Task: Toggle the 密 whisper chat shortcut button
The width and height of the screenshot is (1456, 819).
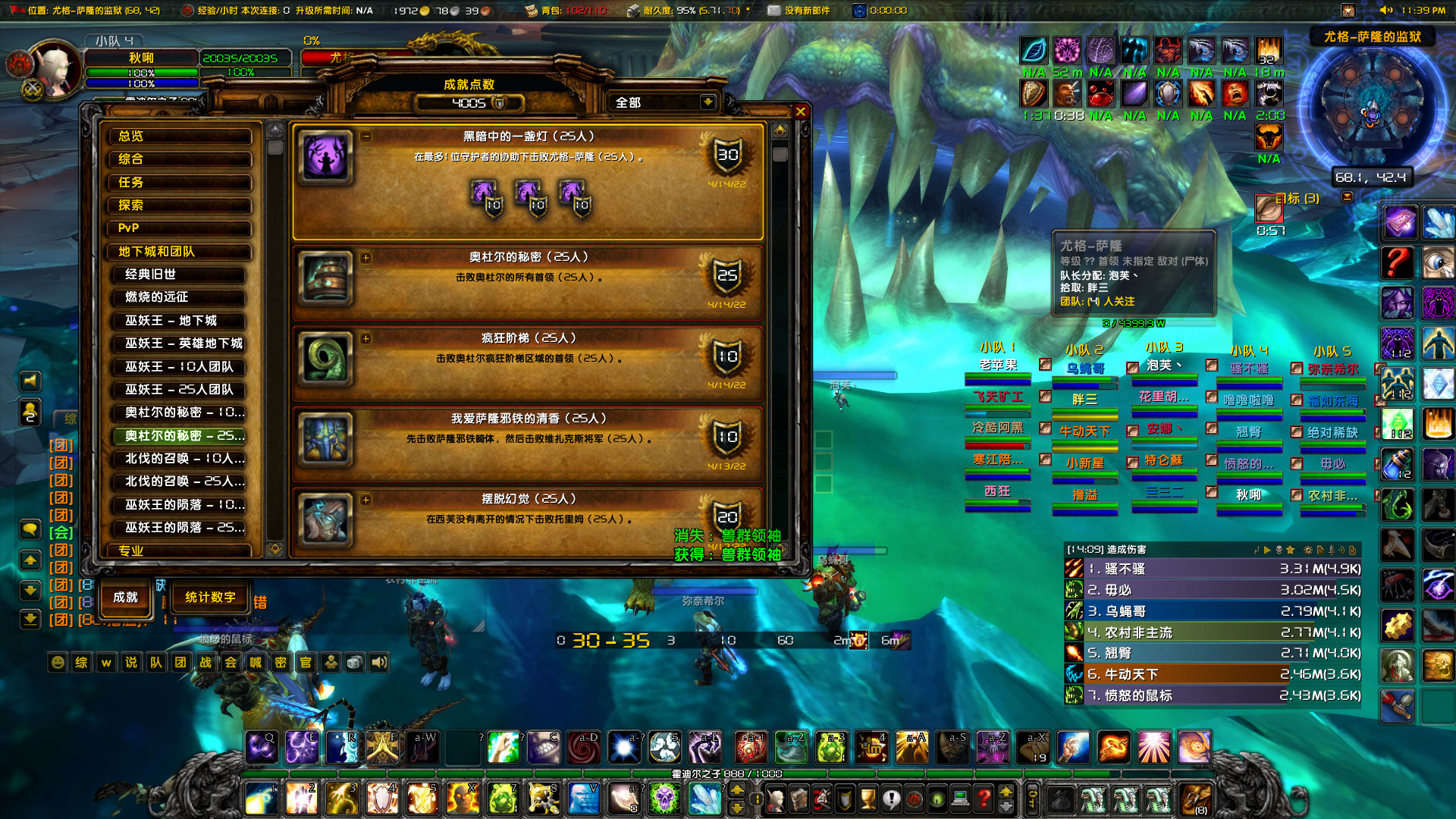Action: click(x=281, y=662)
